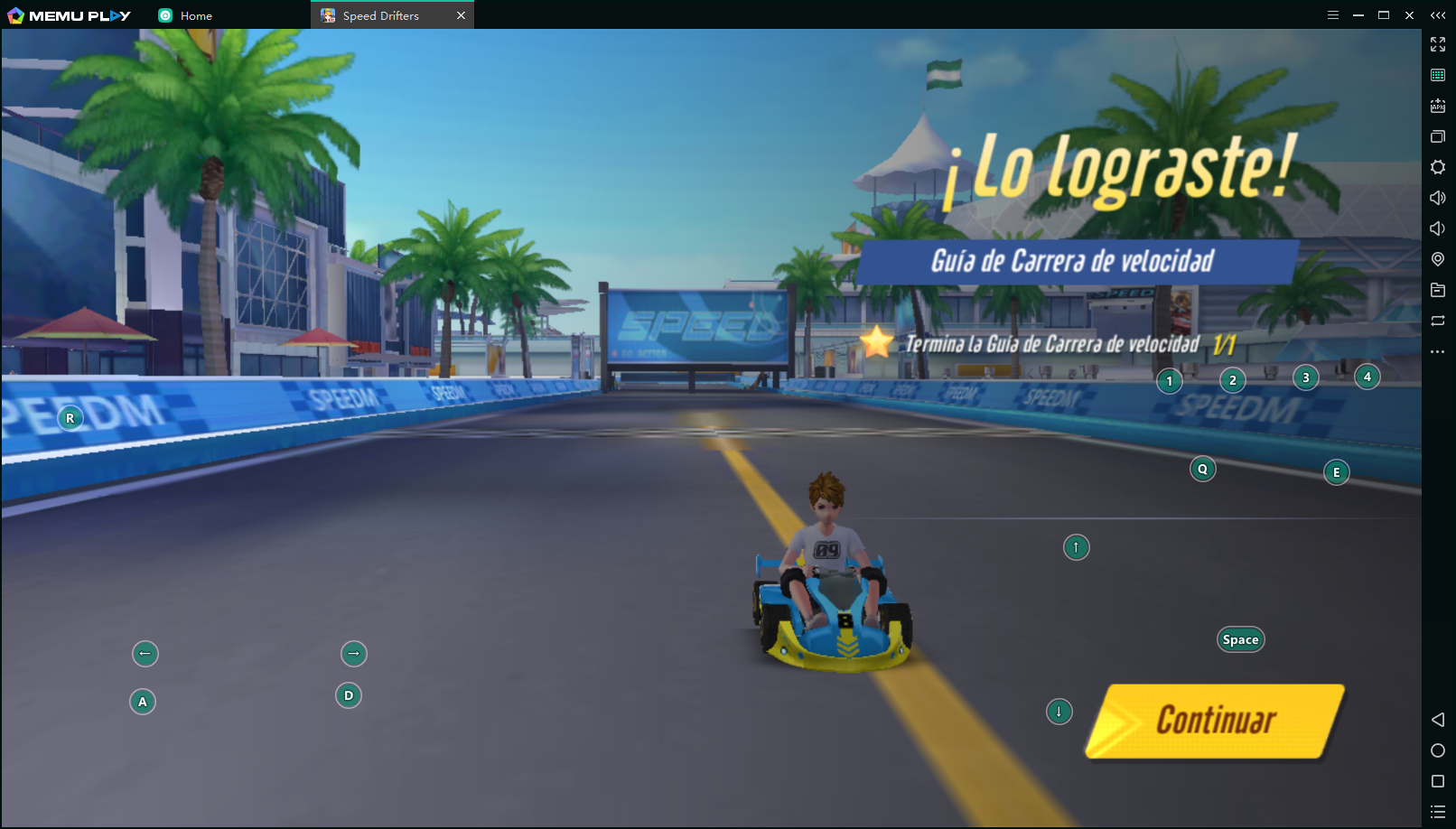Viewport: 1456px width, 829px height.
Task: Click the screen rotation icon
Action: pyautogui.click(x=1438, y=321)
